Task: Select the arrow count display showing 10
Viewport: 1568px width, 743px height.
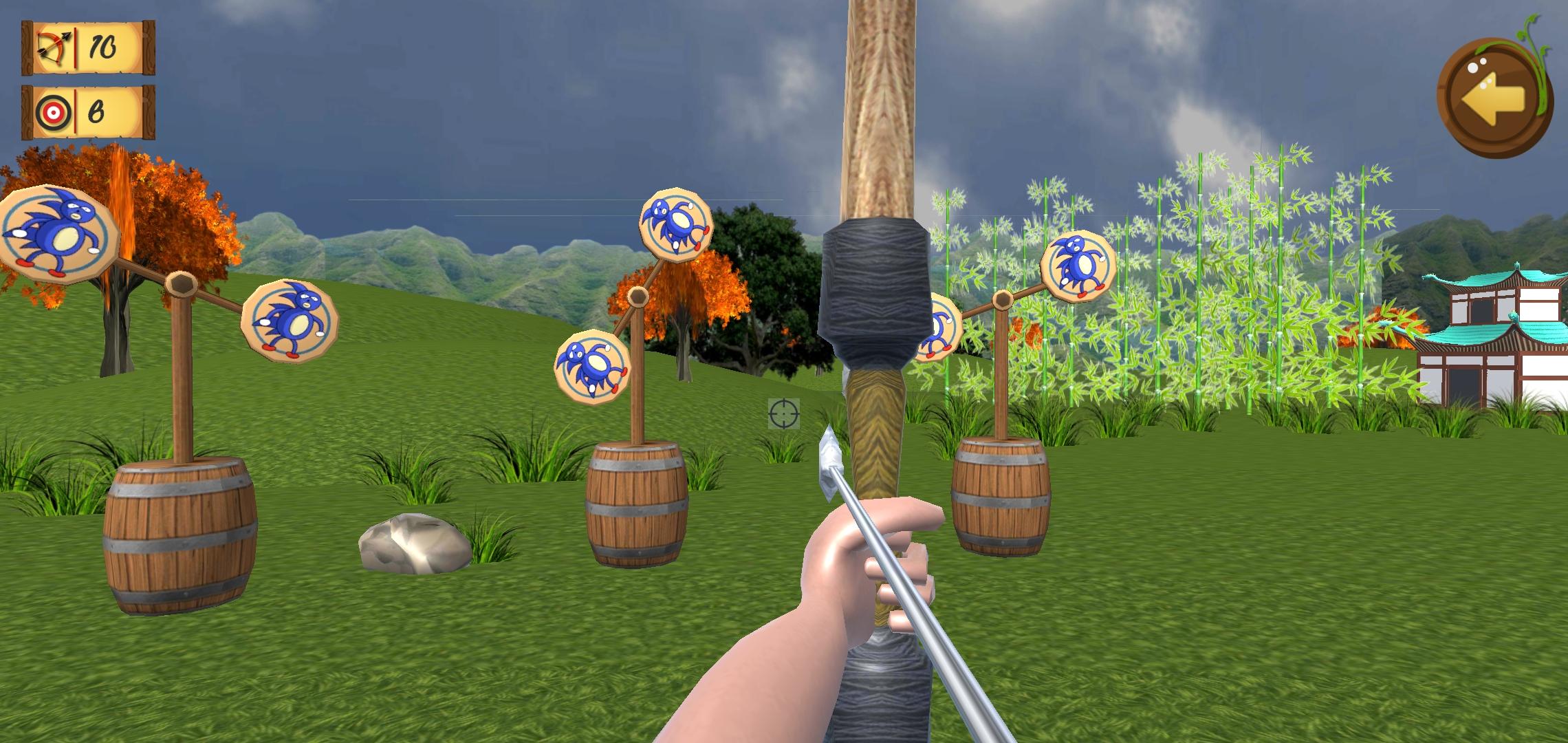Action: pyautogui.click(x=103, y=47)
